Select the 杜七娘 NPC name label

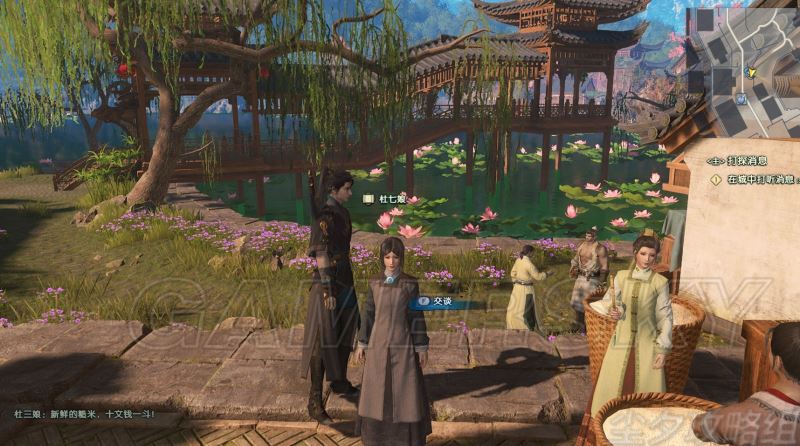click(388, 199)
